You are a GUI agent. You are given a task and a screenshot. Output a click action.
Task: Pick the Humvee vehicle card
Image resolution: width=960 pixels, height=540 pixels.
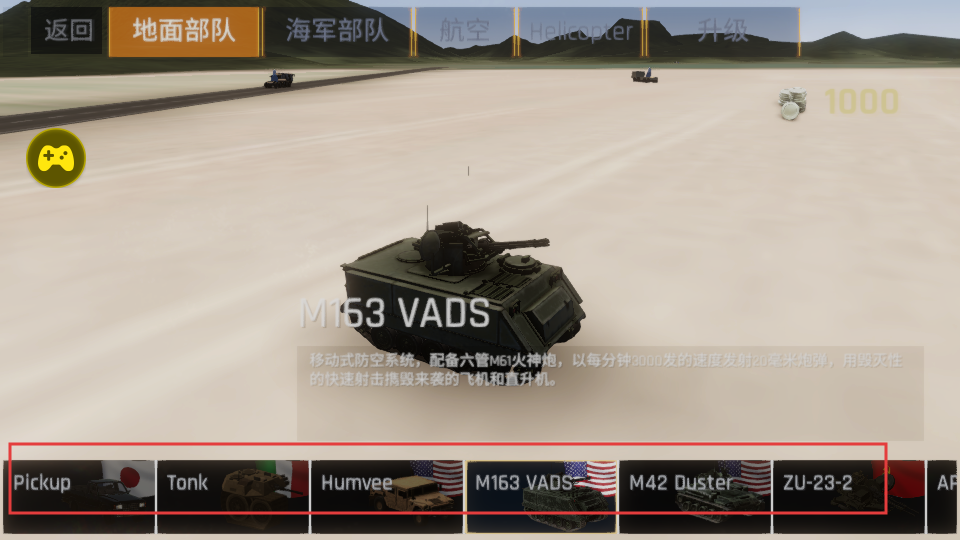(387, 496)
